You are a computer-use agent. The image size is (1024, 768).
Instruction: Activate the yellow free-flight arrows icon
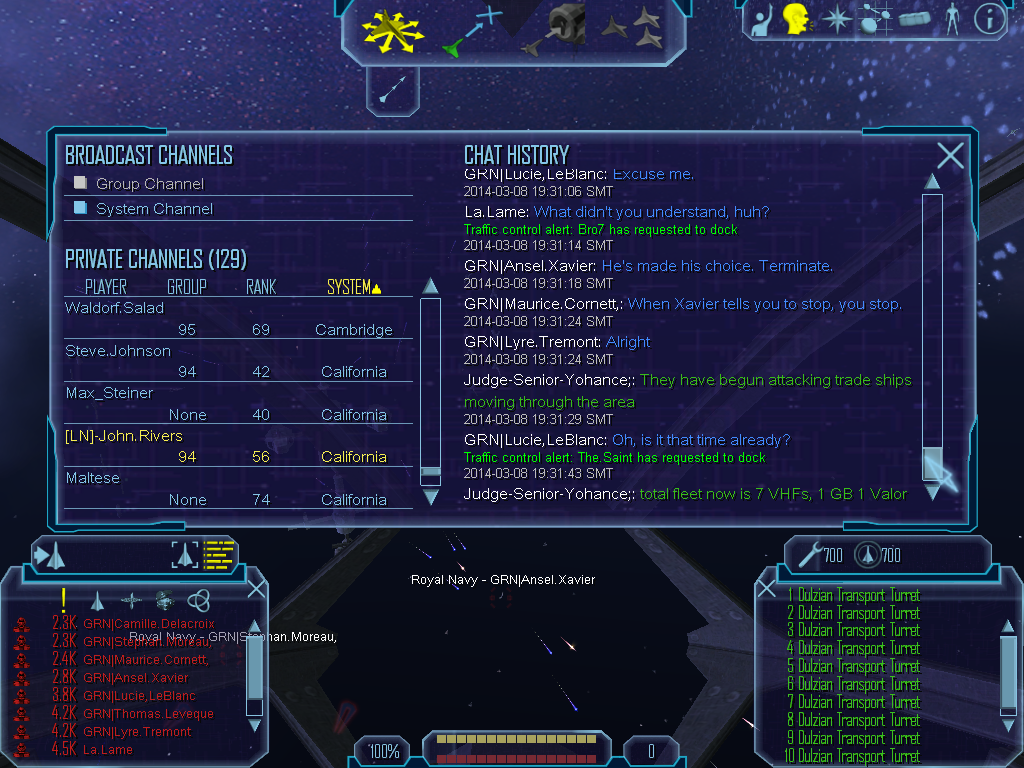coord(393,28)
